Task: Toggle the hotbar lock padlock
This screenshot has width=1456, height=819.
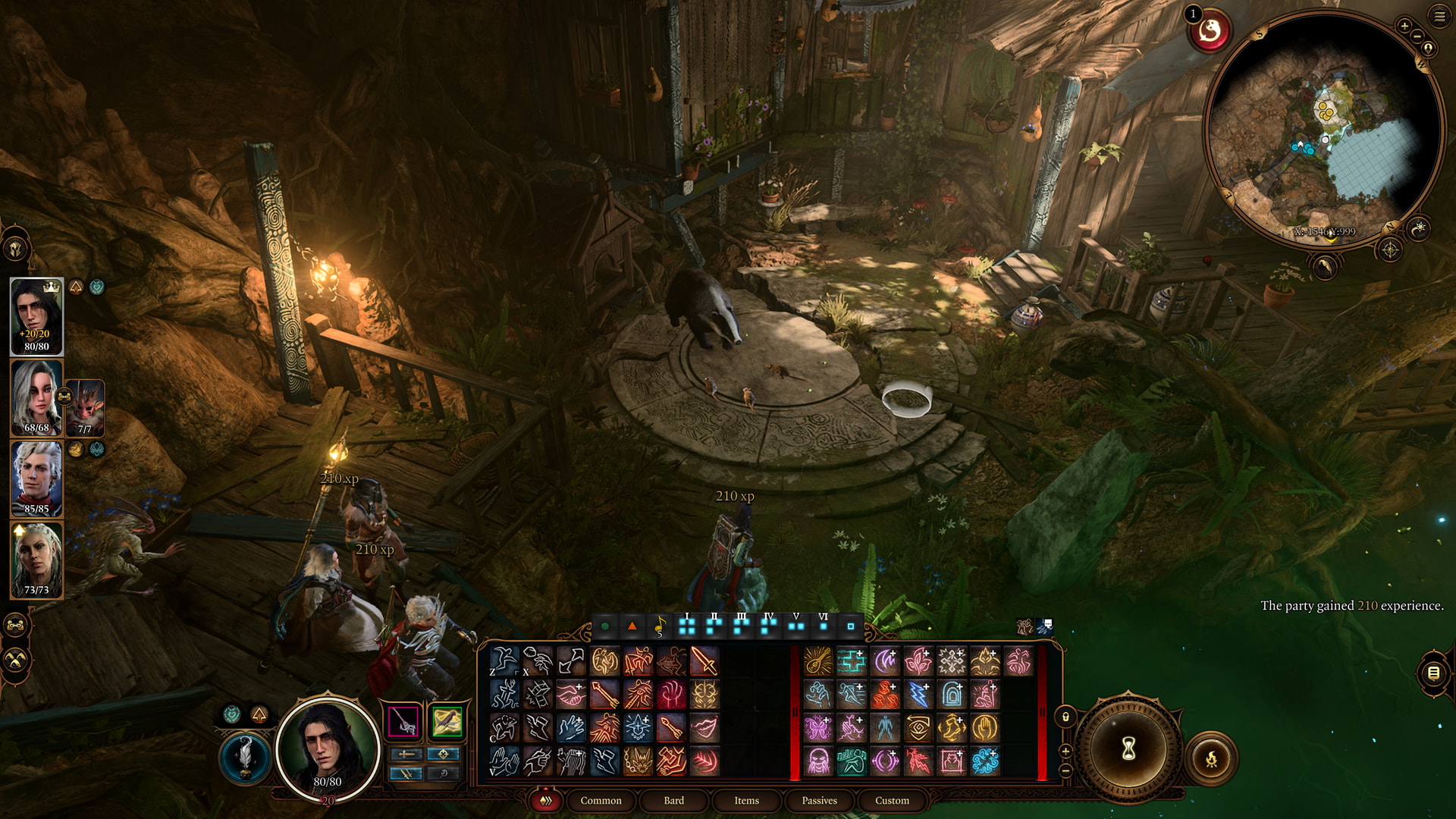Action: point(1065,717)
